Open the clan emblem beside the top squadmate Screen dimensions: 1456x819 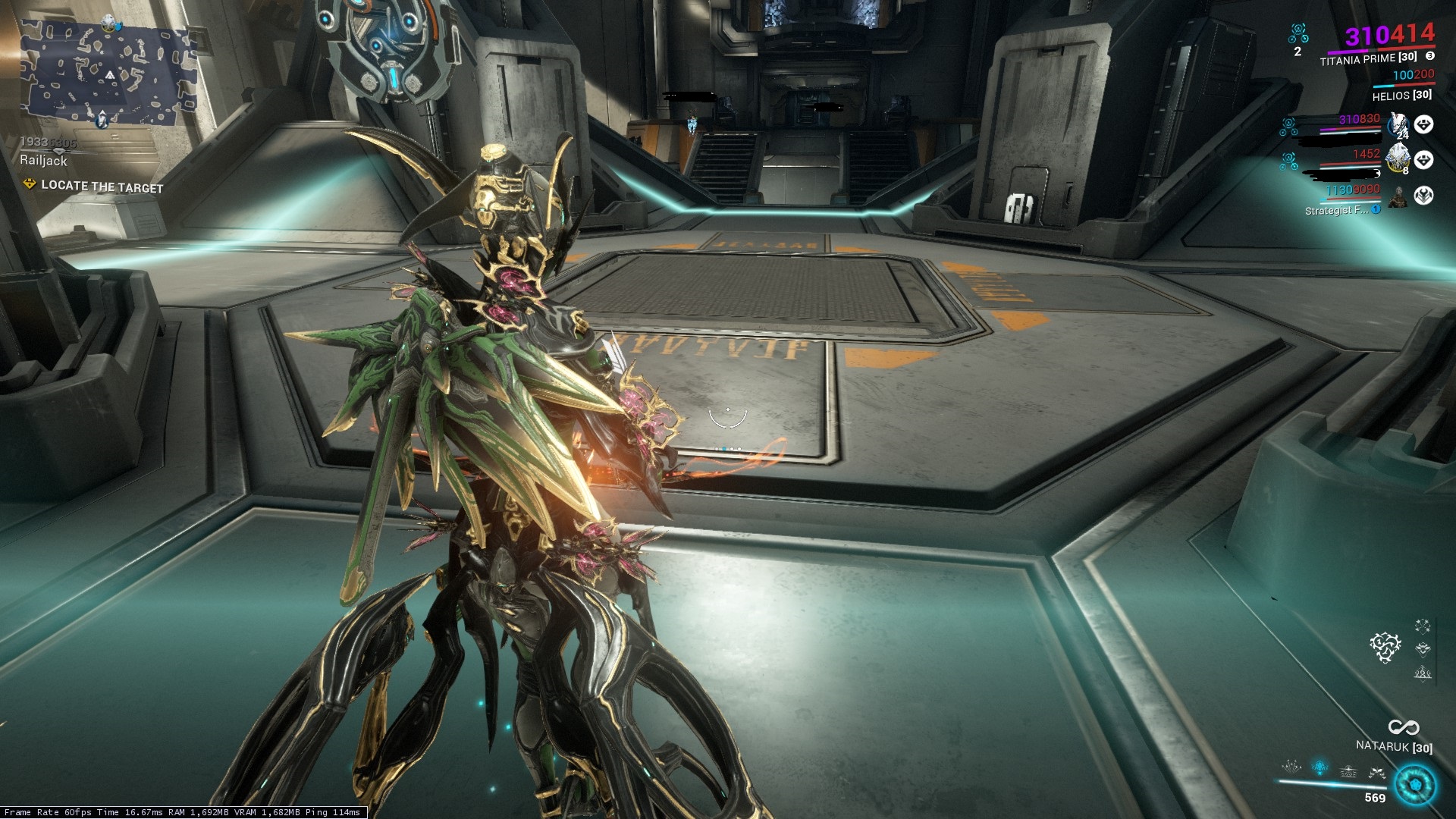(1423, 124)
